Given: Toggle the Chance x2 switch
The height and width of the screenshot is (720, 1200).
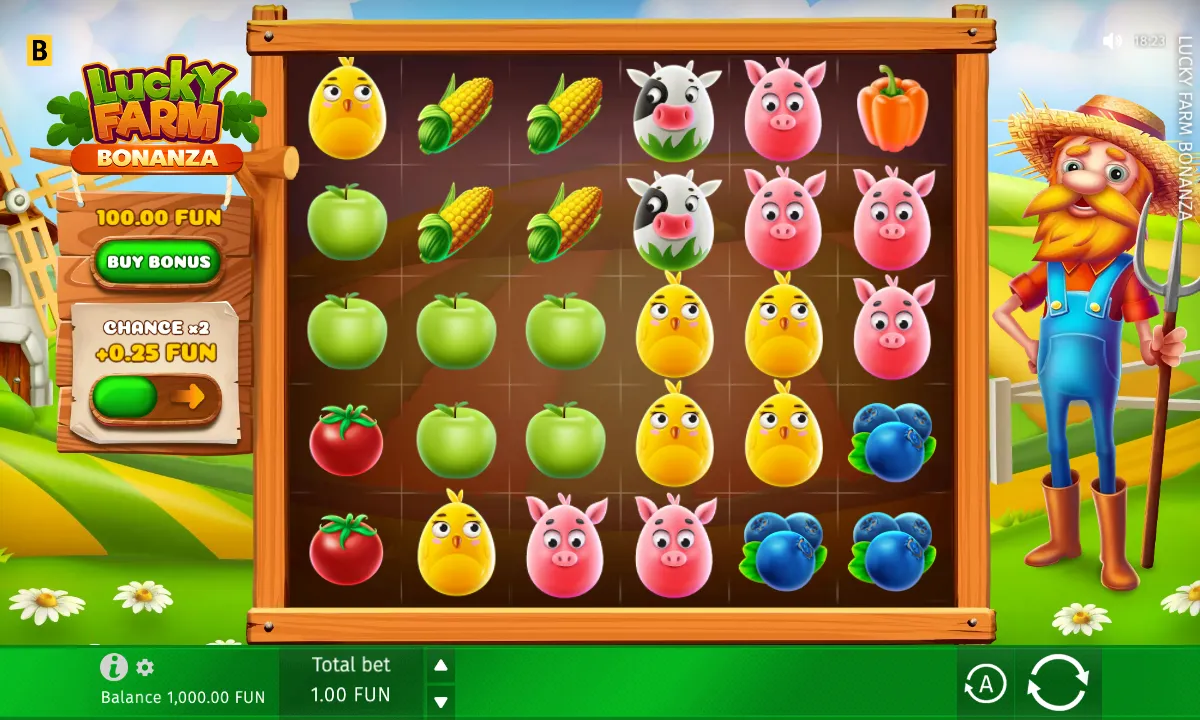Looking at the screenshot, I should 155,398.
